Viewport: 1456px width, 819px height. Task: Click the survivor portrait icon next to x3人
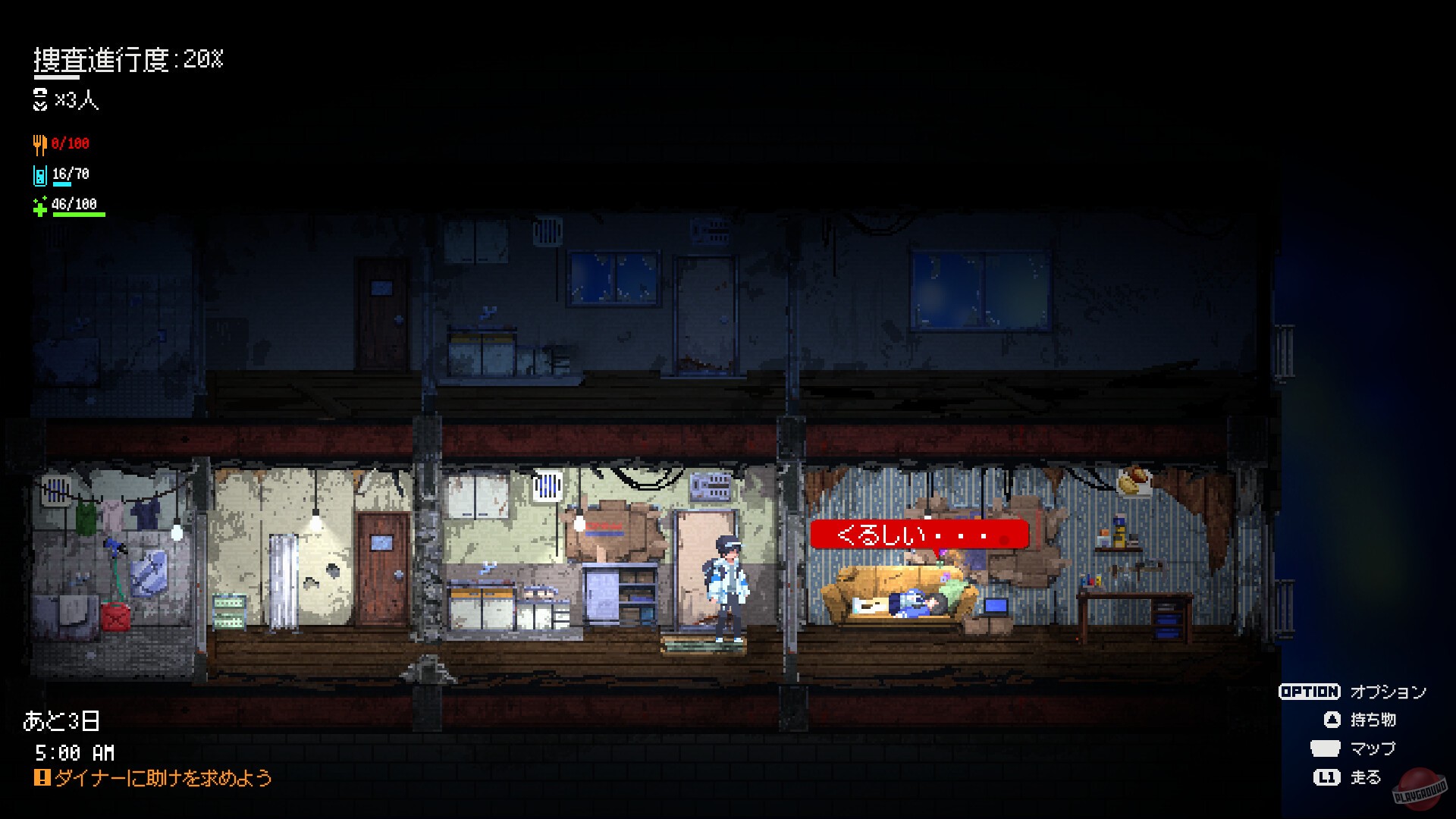pos(40,99)
